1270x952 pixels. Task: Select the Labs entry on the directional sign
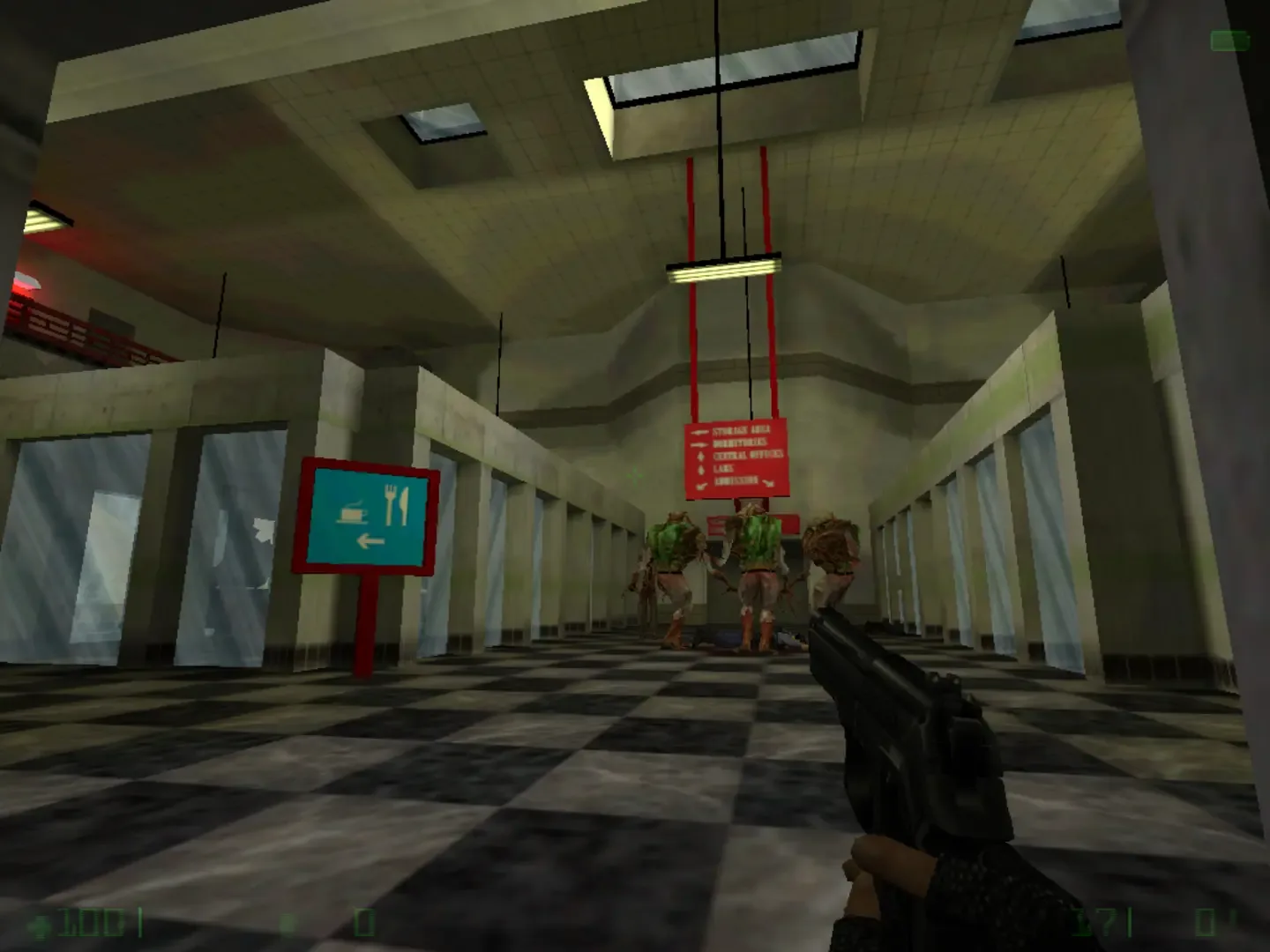pos(723,467)
